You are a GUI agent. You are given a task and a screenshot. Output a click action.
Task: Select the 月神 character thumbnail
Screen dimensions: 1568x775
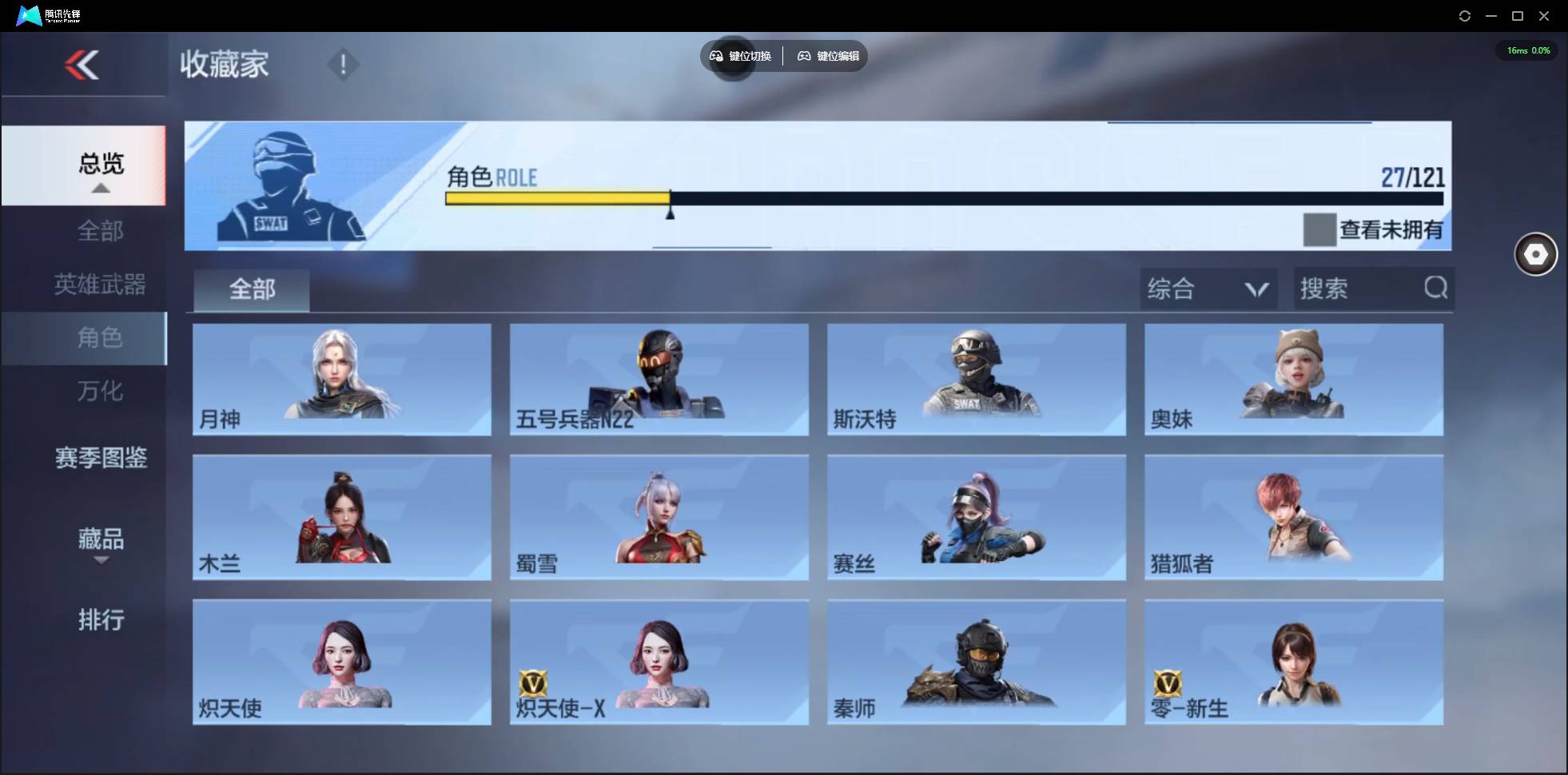click(342, 380)
